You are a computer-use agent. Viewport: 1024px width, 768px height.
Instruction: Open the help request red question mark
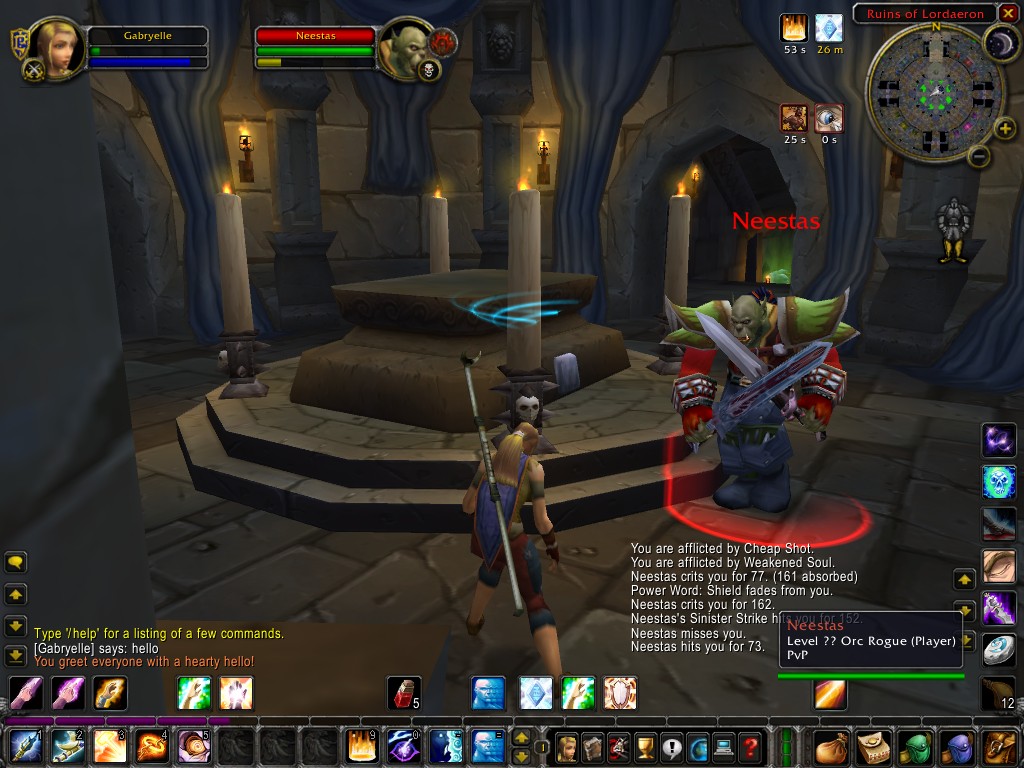(x=749, y=747)
